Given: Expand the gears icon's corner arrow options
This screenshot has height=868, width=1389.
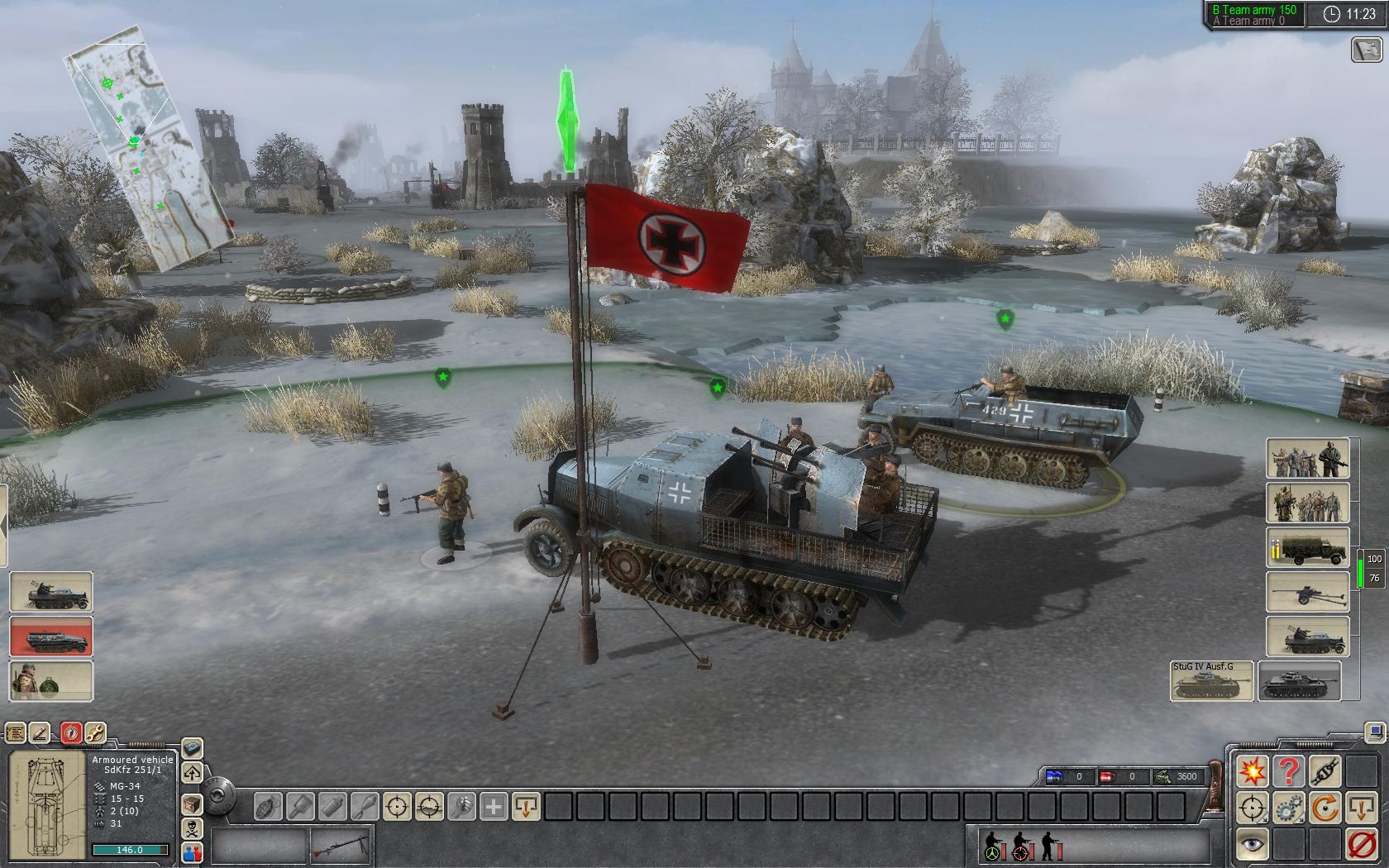Looking at the screenshot, I should [1301, 821].
